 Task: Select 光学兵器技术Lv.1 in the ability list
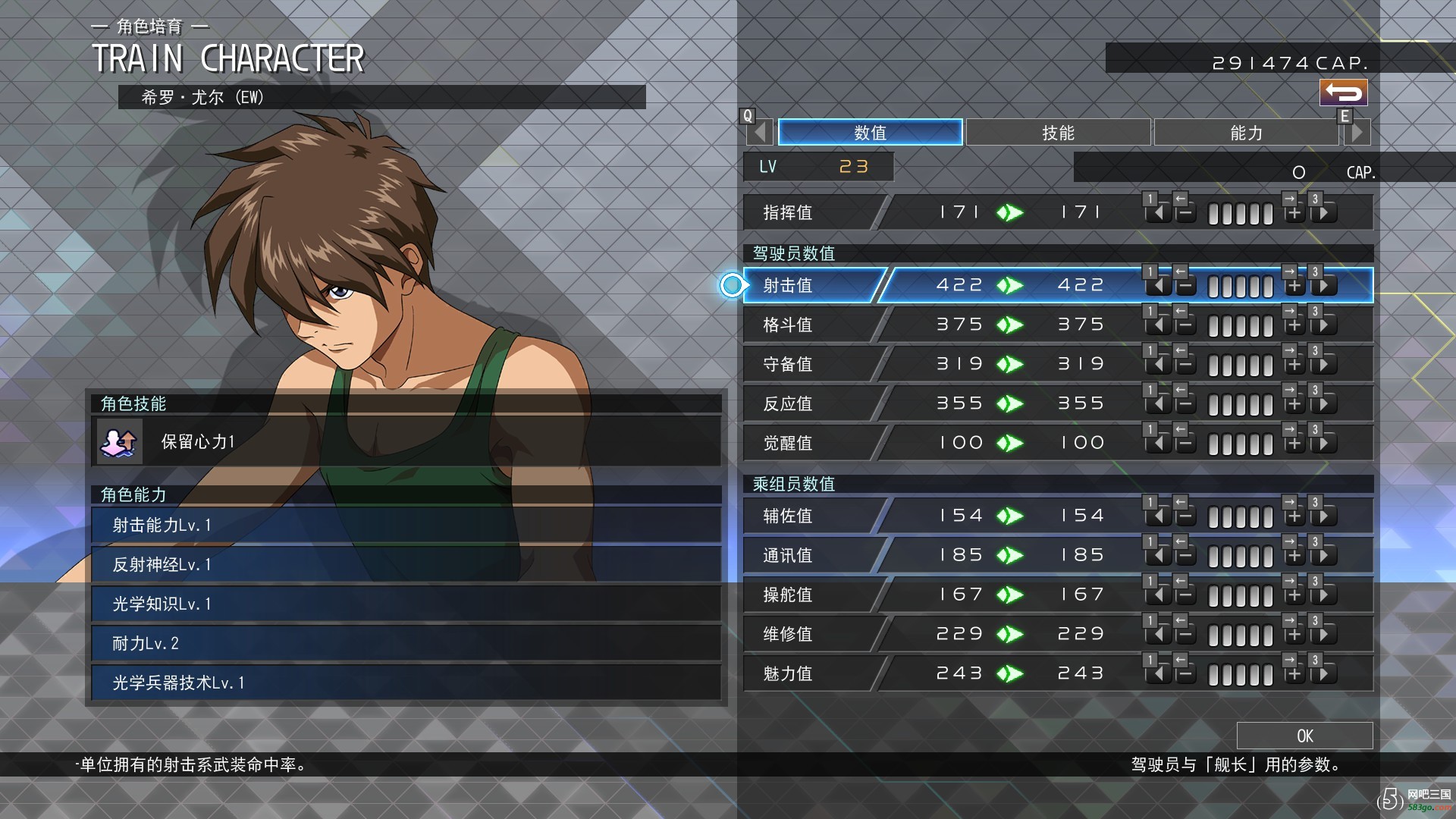406,682
